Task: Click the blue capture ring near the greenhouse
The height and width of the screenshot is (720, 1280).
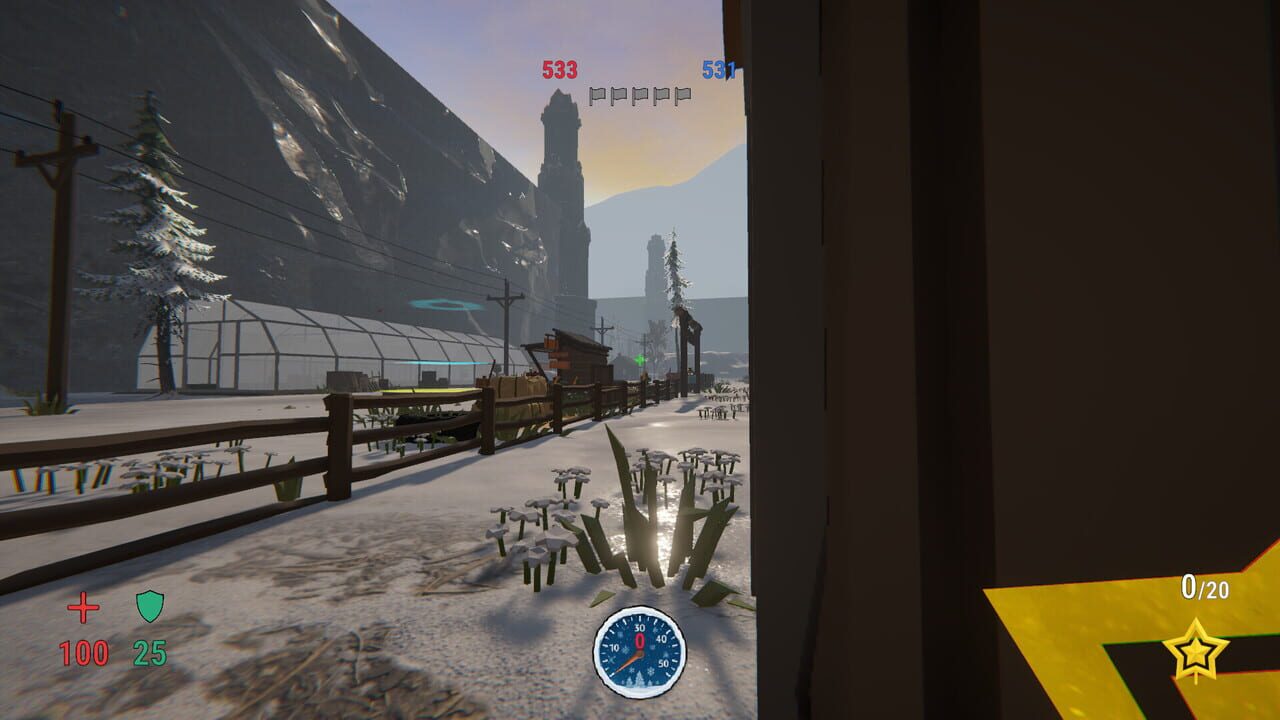Action: (443, 305)
